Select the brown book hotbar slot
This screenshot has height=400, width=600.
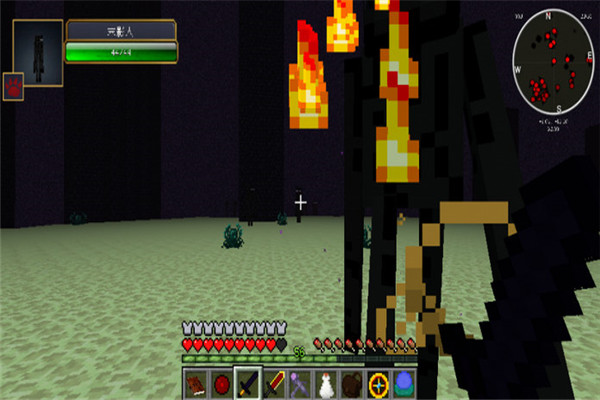[x=195, y=384]
